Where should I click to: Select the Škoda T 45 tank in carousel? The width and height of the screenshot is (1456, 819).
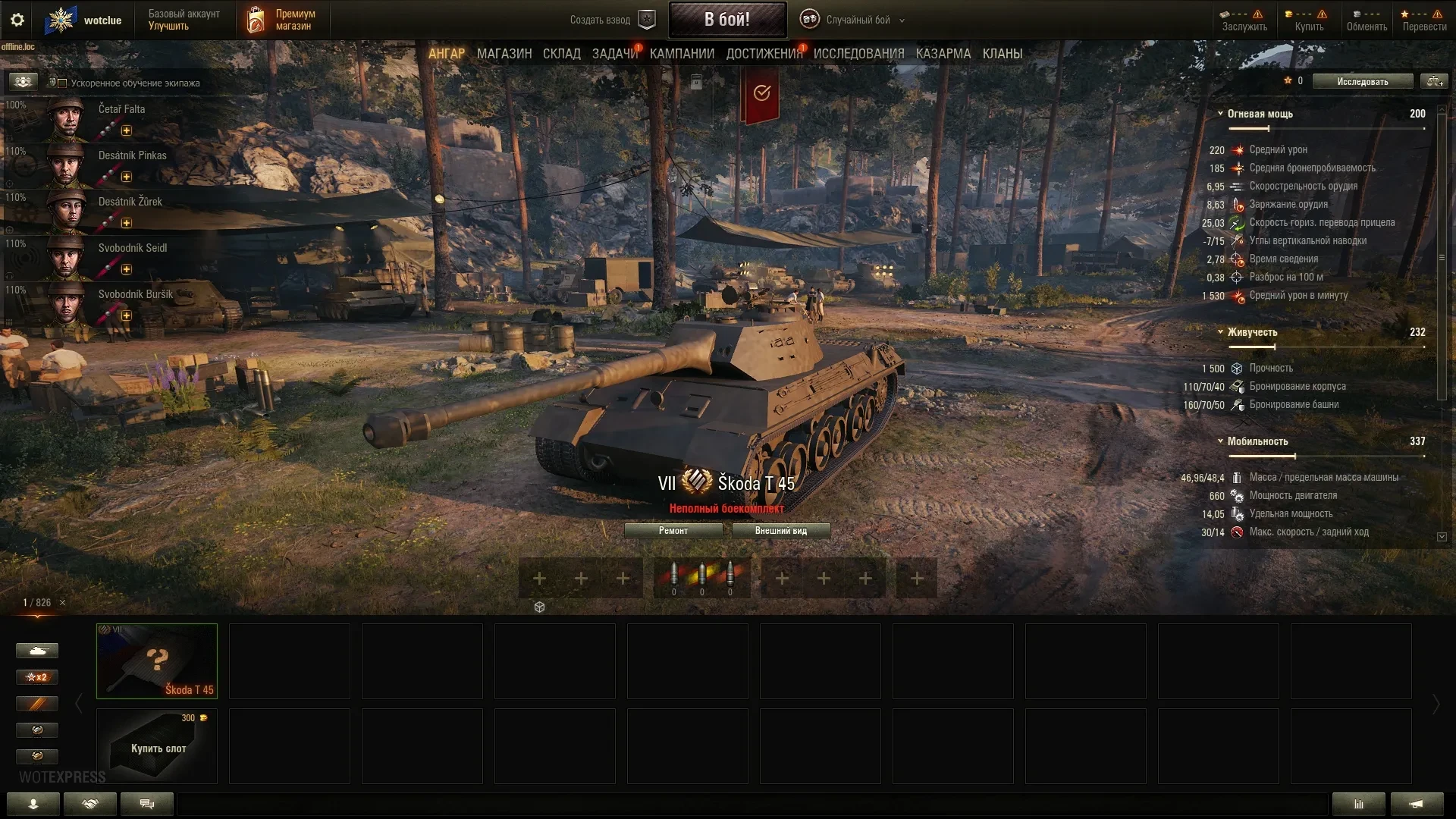click(157, 661)
